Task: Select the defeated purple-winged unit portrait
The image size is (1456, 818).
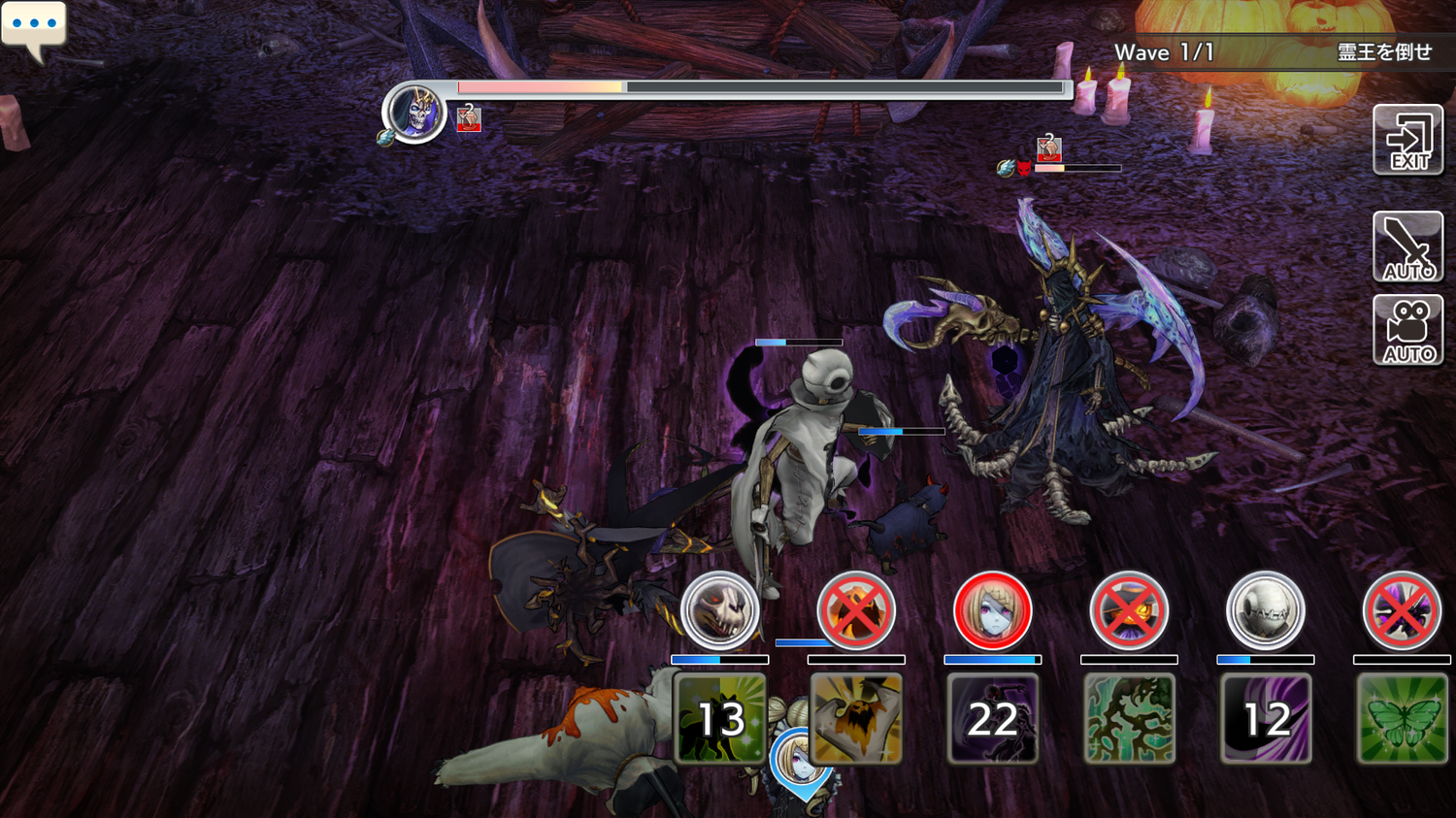Action: (x=1402, y=610)
